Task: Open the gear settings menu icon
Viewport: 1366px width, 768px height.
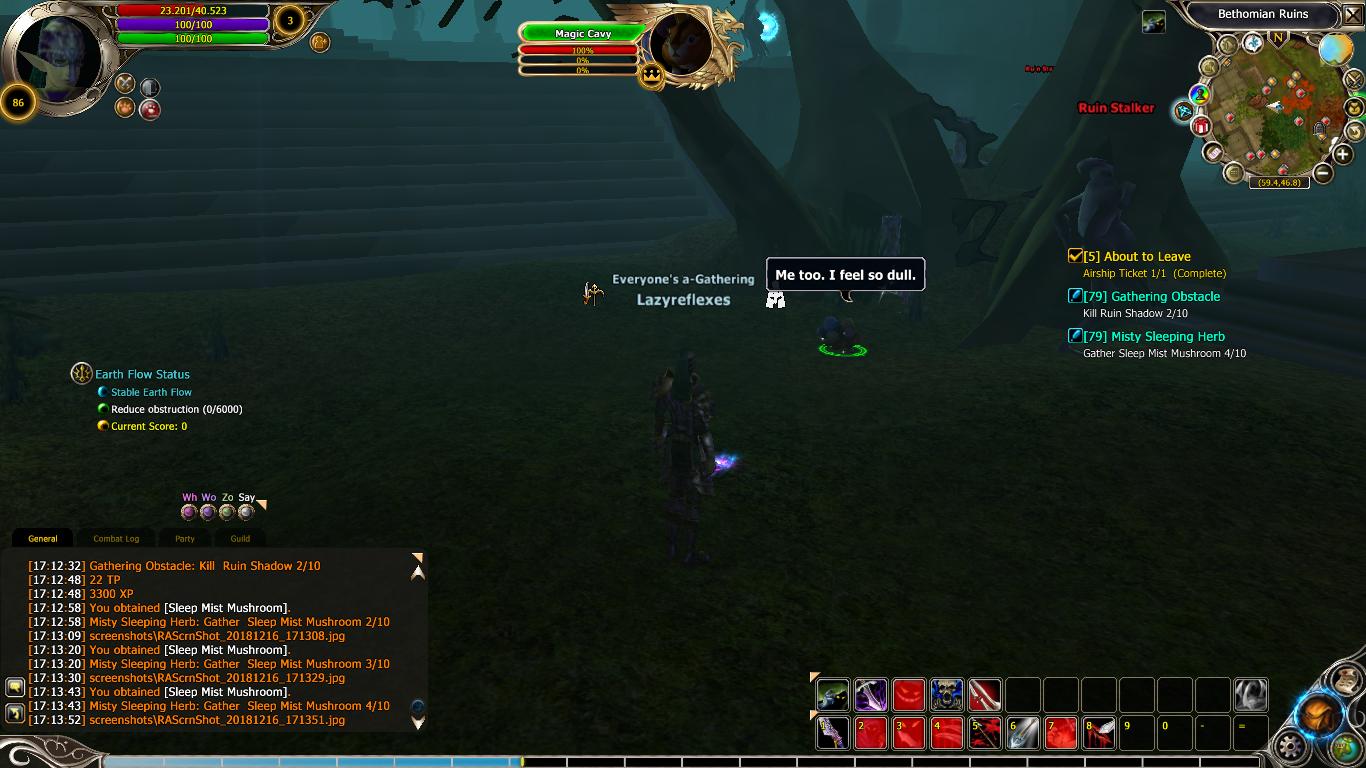Action: tap(1291, 745)
